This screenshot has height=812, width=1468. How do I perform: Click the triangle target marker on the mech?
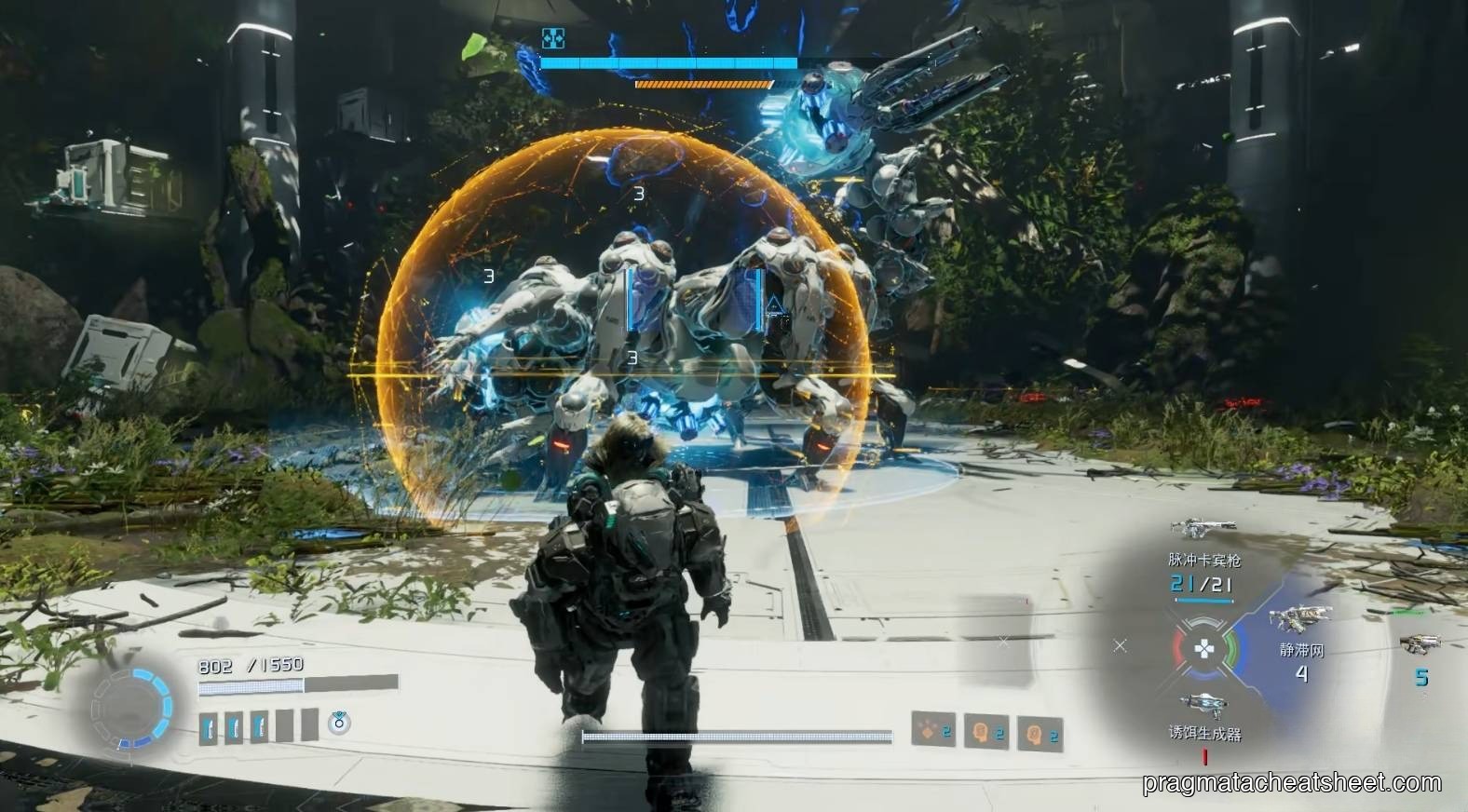click(x=773, y=303)
